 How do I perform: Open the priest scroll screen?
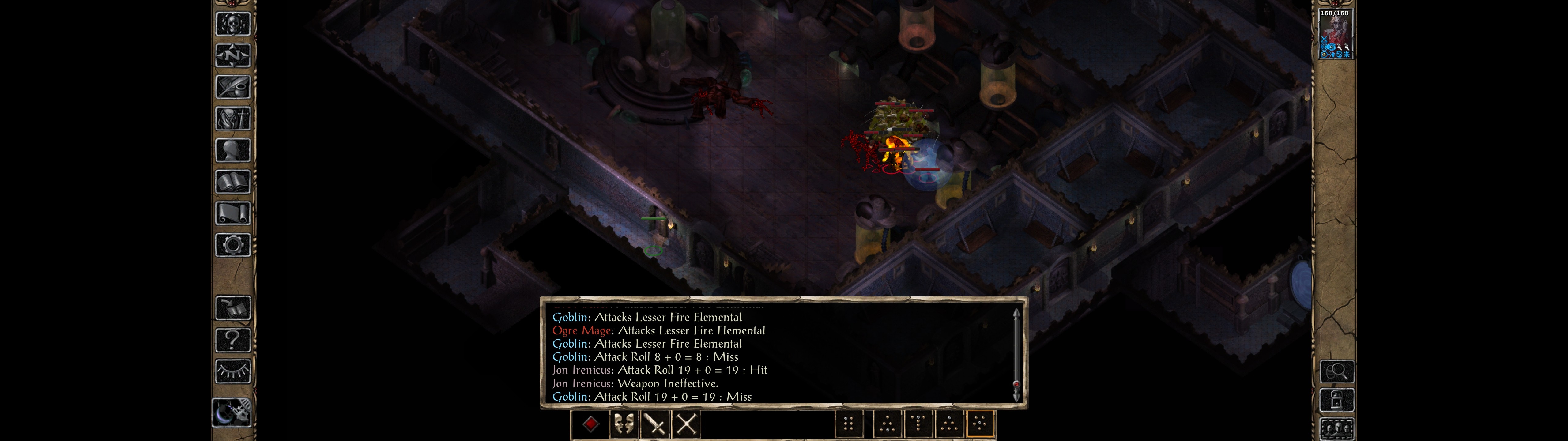232,213
